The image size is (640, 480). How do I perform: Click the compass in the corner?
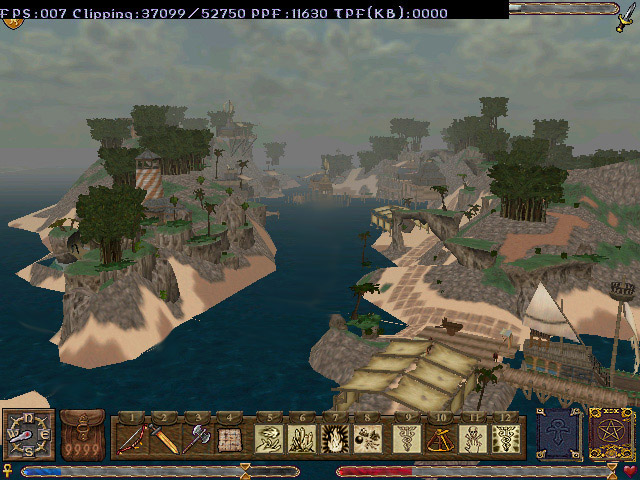tap(28, 436)
